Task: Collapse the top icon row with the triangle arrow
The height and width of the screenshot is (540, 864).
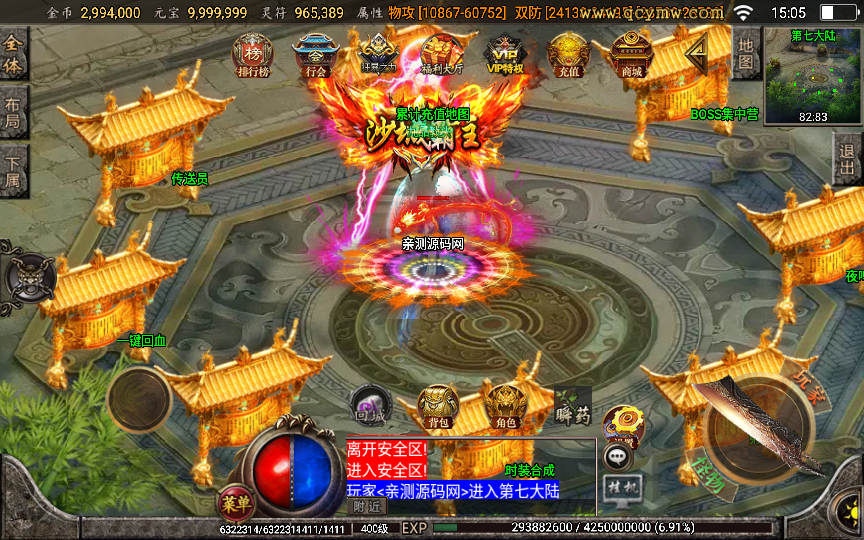Action: click(x=696, y=50)
